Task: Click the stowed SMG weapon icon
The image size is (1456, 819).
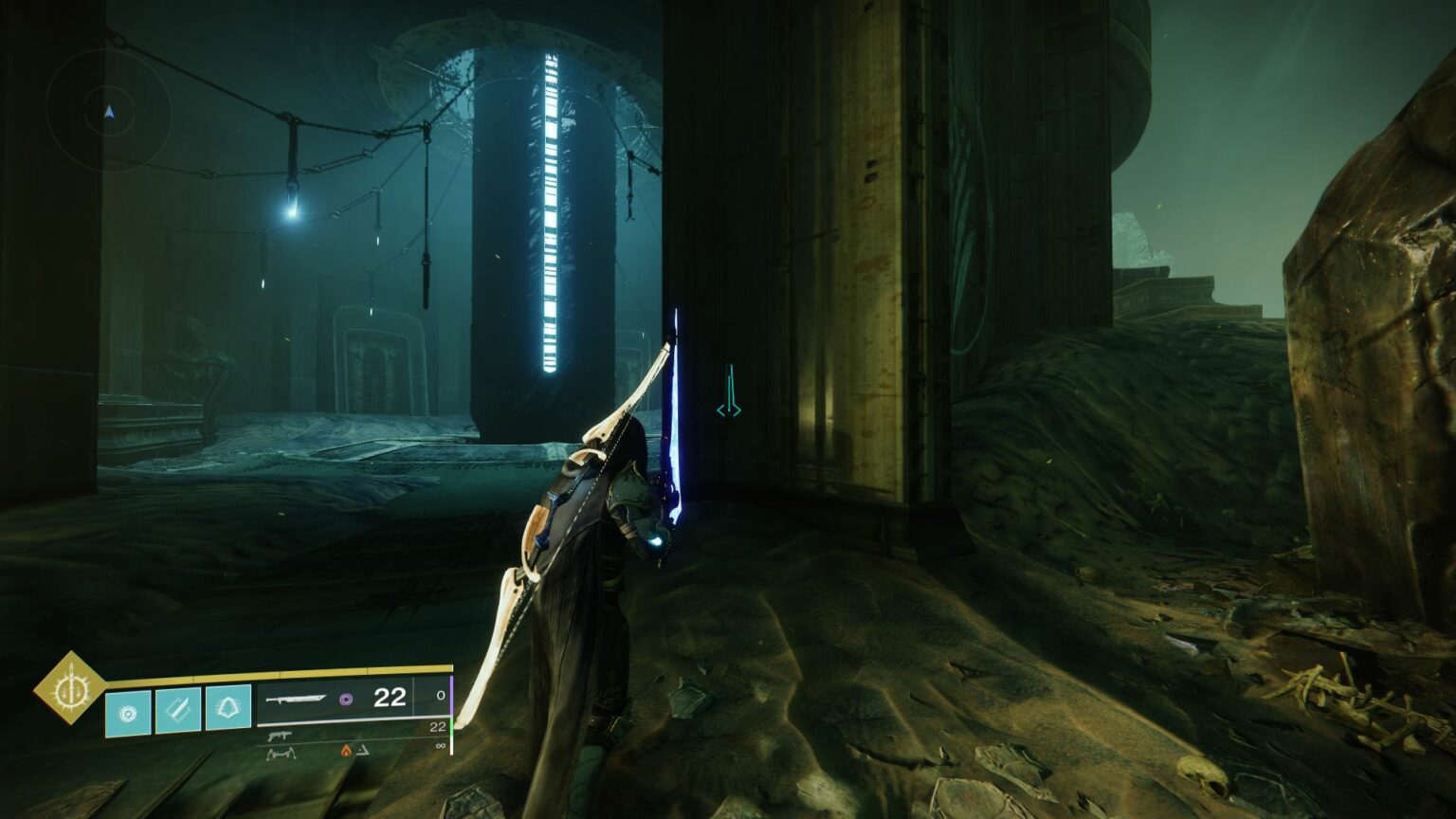Action: pos(280,737)
